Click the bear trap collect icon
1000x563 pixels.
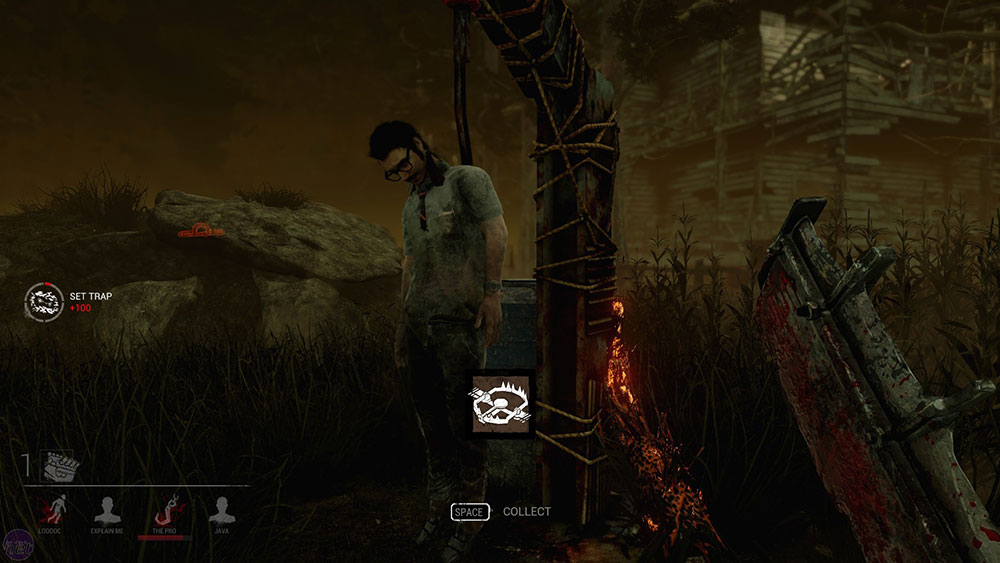[x=501, y=405]
